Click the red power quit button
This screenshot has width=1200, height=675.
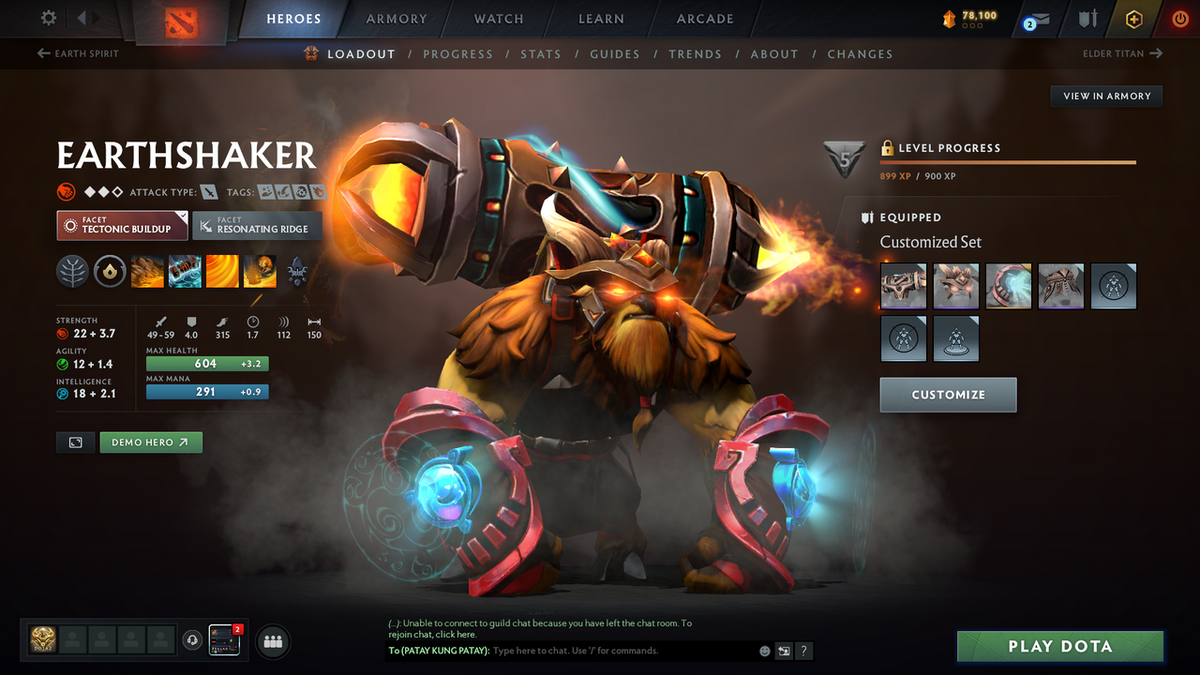[1180, 19]
